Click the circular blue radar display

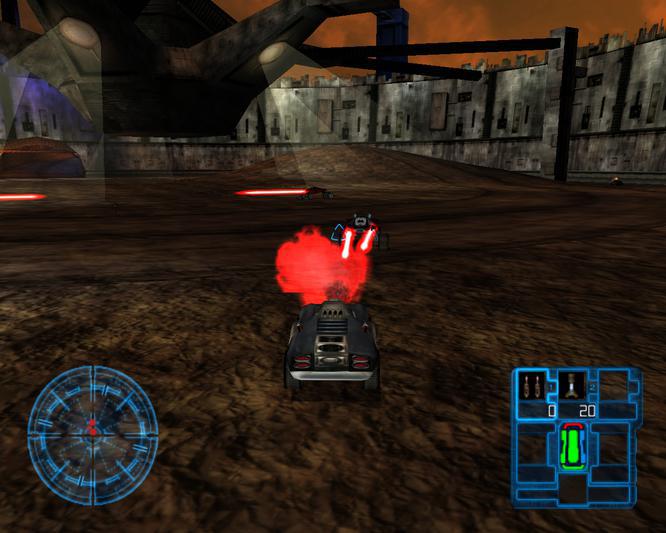92,434
